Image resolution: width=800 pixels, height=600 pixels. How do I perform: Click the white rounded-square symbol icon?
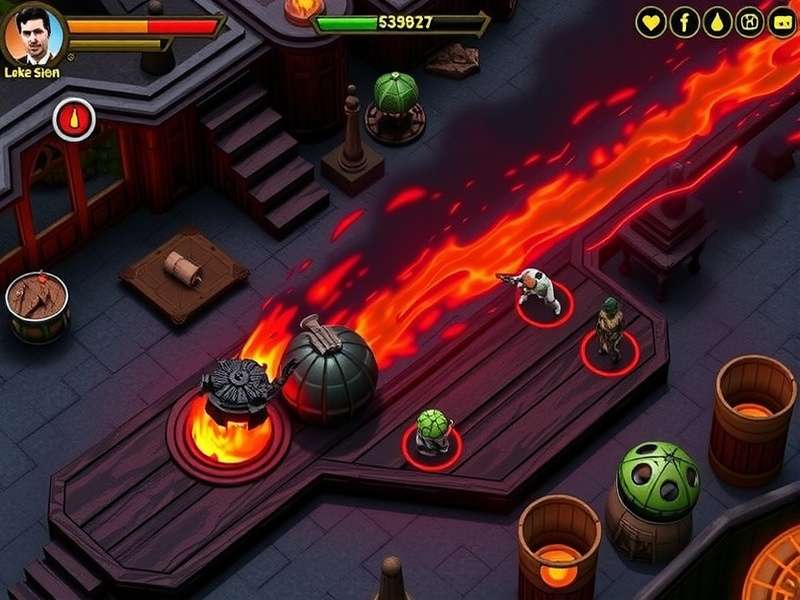750,22
